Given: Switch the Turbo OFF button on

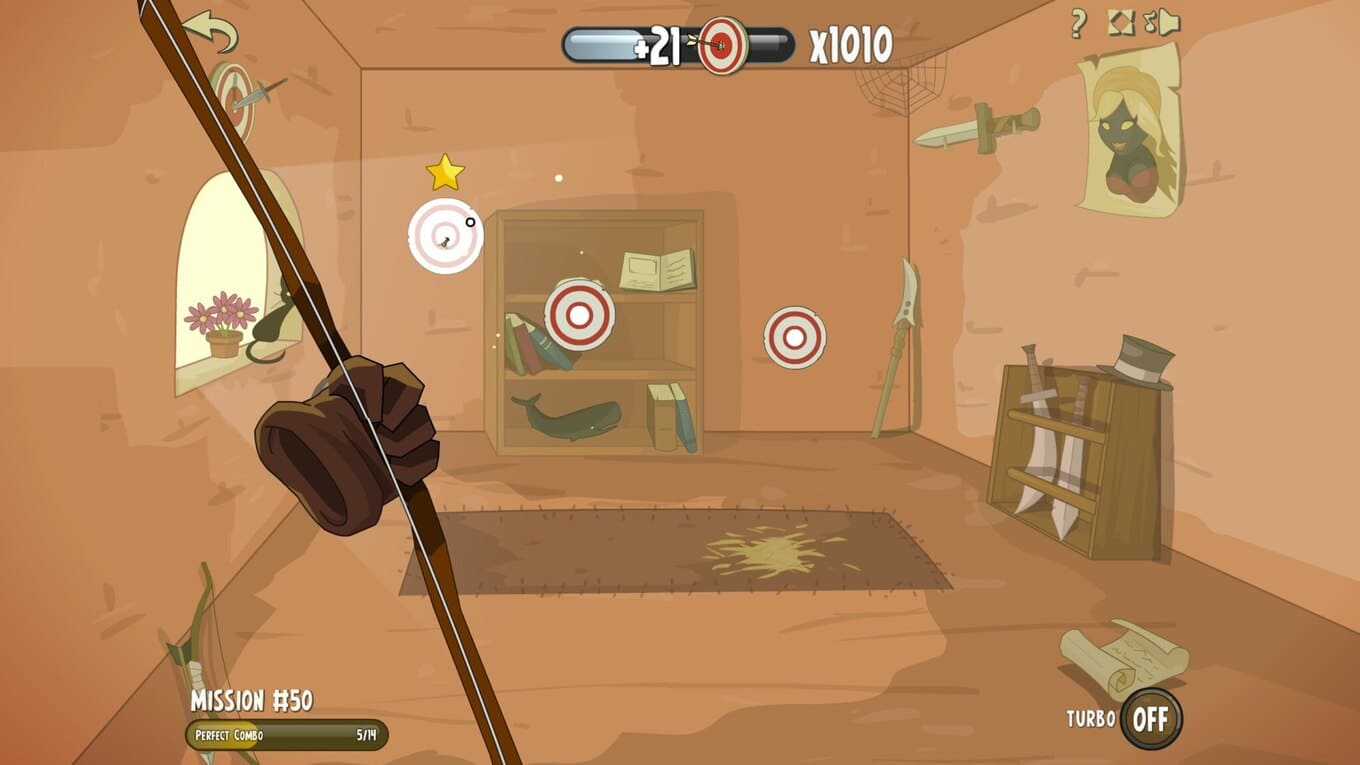Looking at the screenshot, I should click(1150, 718).
